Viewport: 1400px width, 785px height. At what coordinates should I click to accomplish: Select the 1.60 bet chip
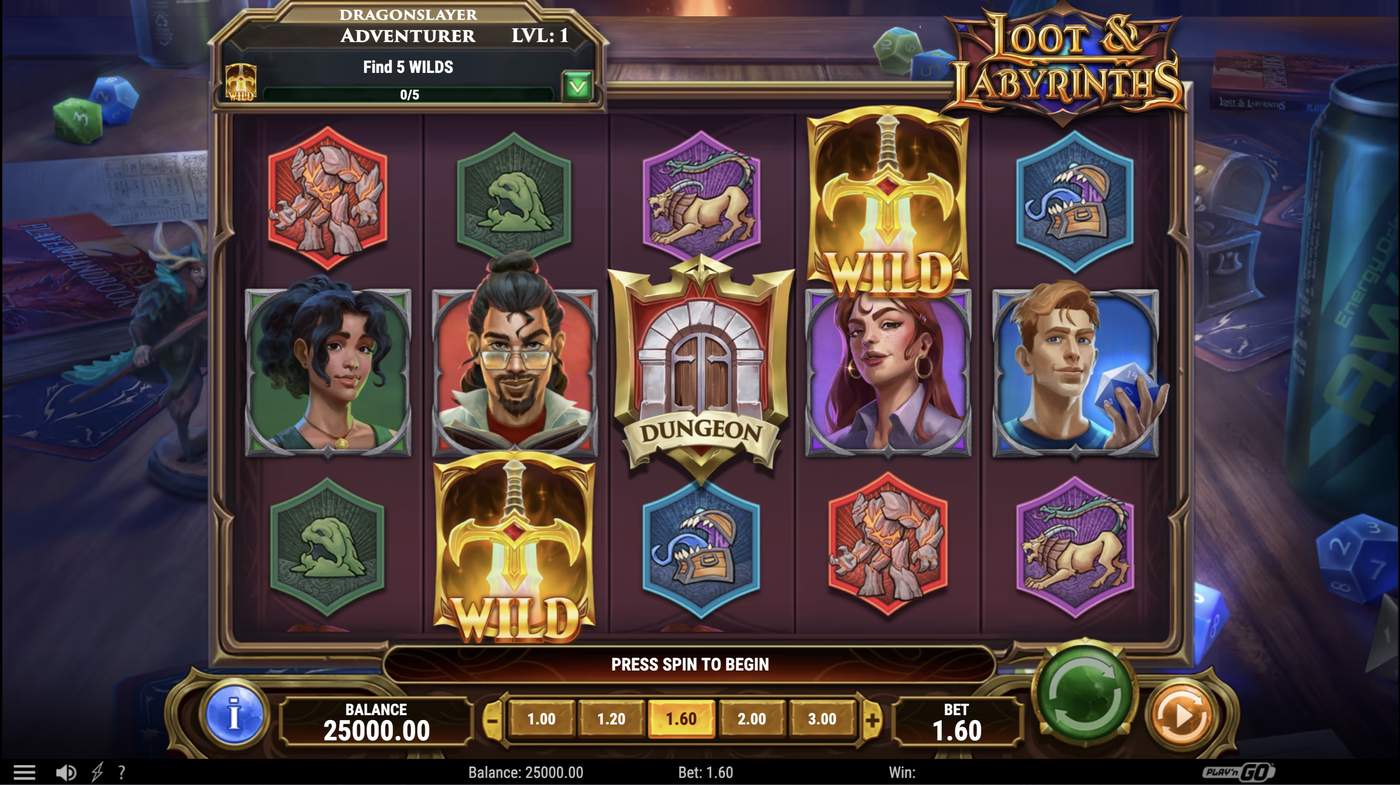[x=682, y=717]
